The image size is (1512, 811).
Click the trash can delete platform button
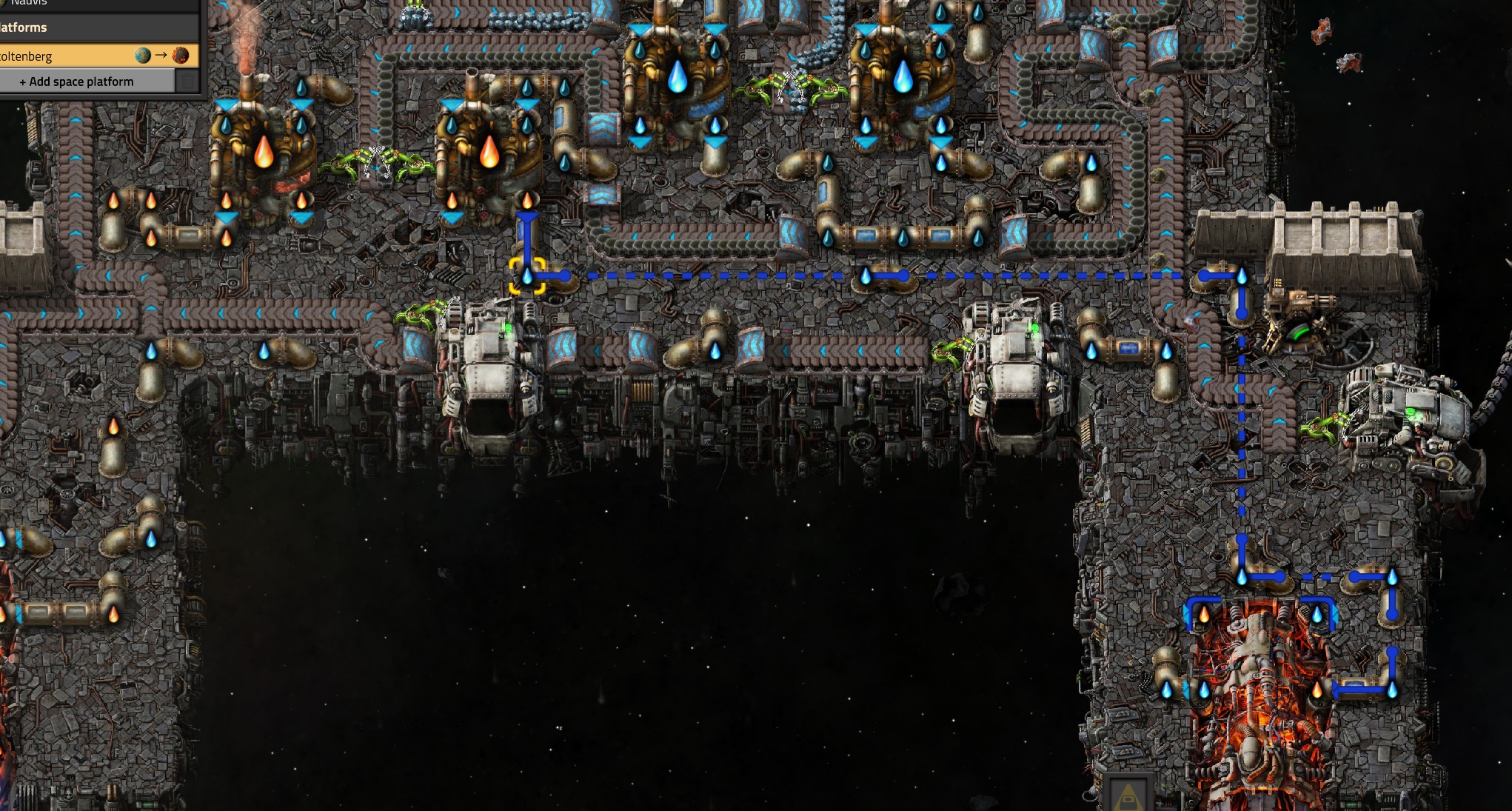coord(188,81)
